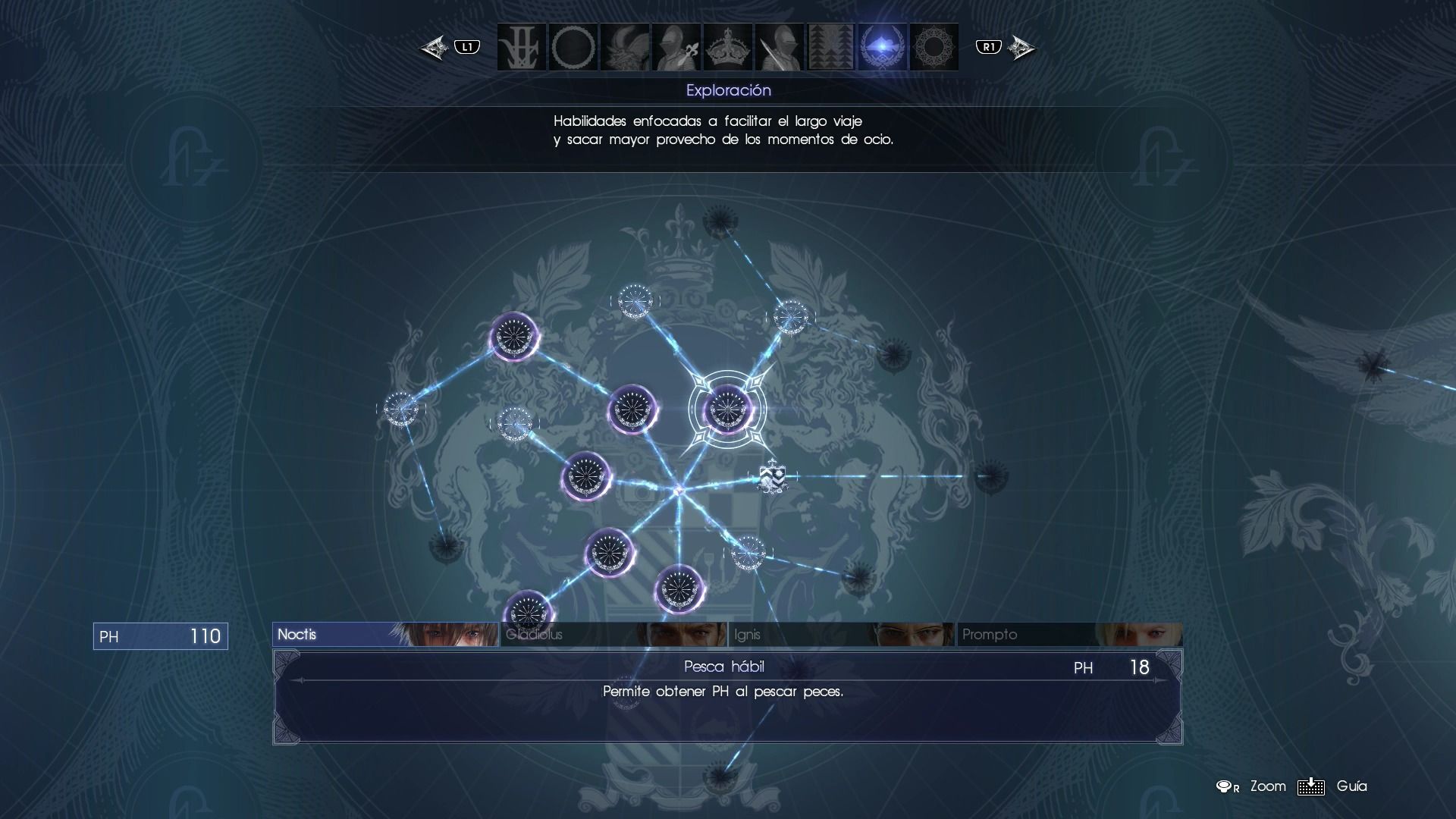Select the highlighted Pesca hábil skill node
This screenshot has width=1456, height=819.
click(727, 409)
